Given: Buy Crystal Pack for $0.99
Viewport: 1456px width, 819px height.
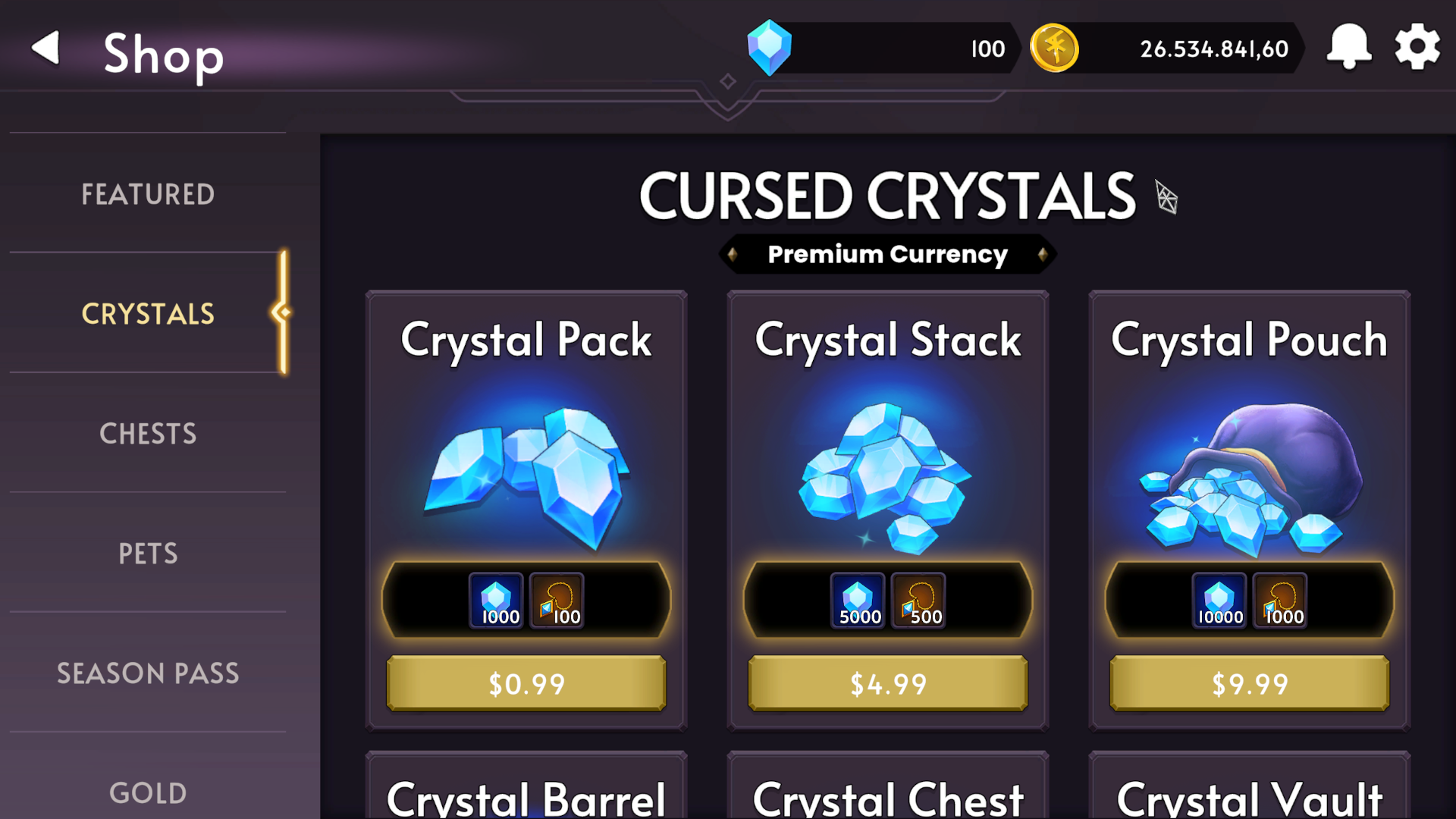Looking at the screenshot, I should [526, 683].
